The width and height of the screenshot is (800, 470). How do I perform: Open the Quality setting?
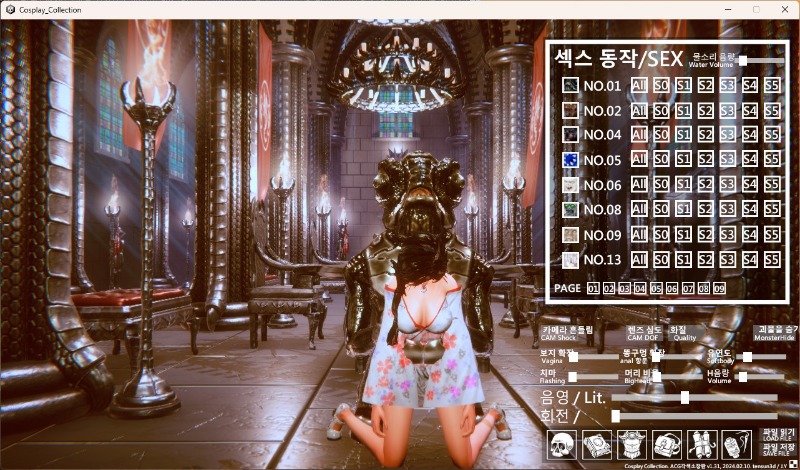click(x=684, y=332)
